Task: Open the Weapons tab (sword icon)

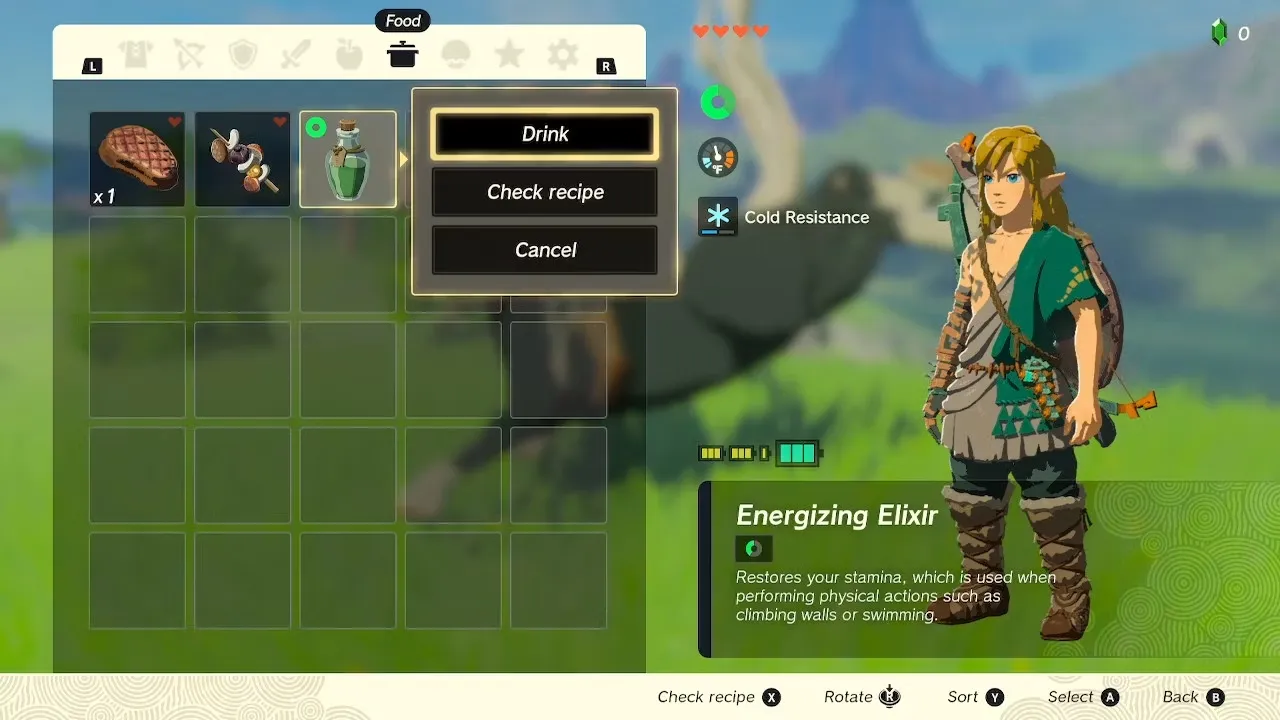Action: (296, 55)
